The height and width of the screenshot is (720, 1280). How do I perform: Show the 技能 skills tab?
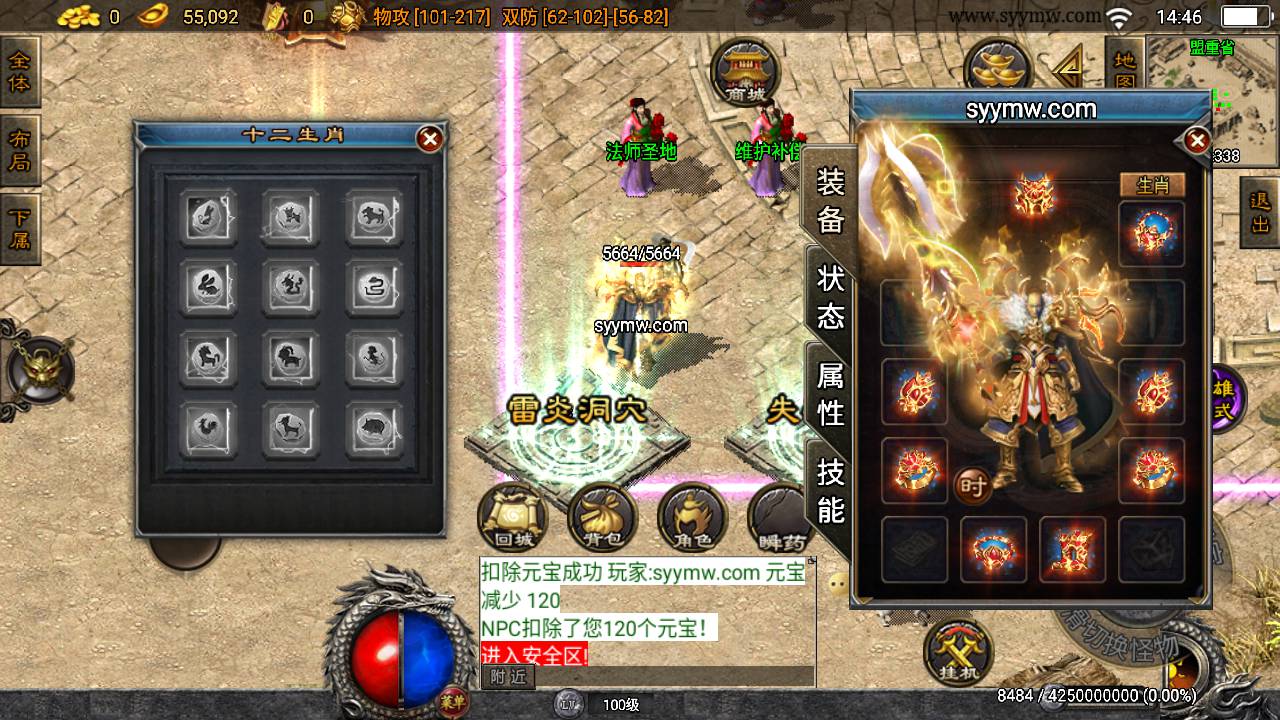coord(831,490)
